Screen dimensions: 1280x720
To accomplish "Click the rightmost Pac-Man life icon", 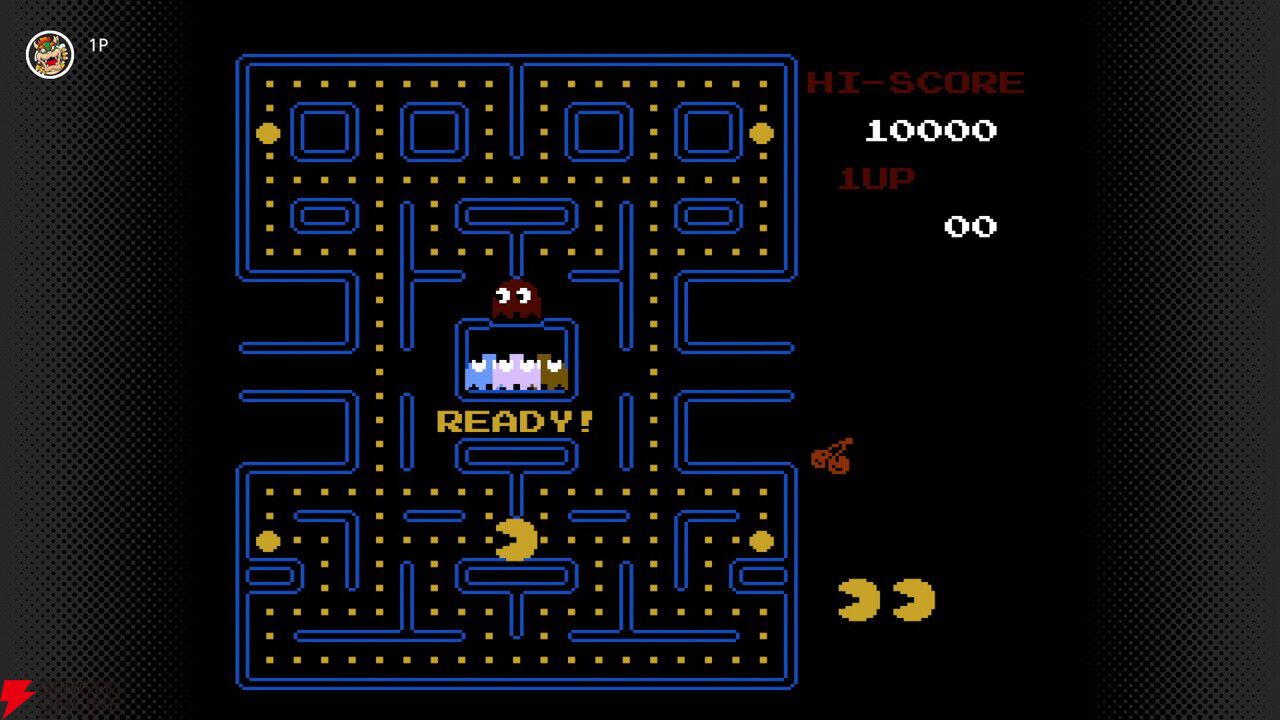I will tap(912, 600).
